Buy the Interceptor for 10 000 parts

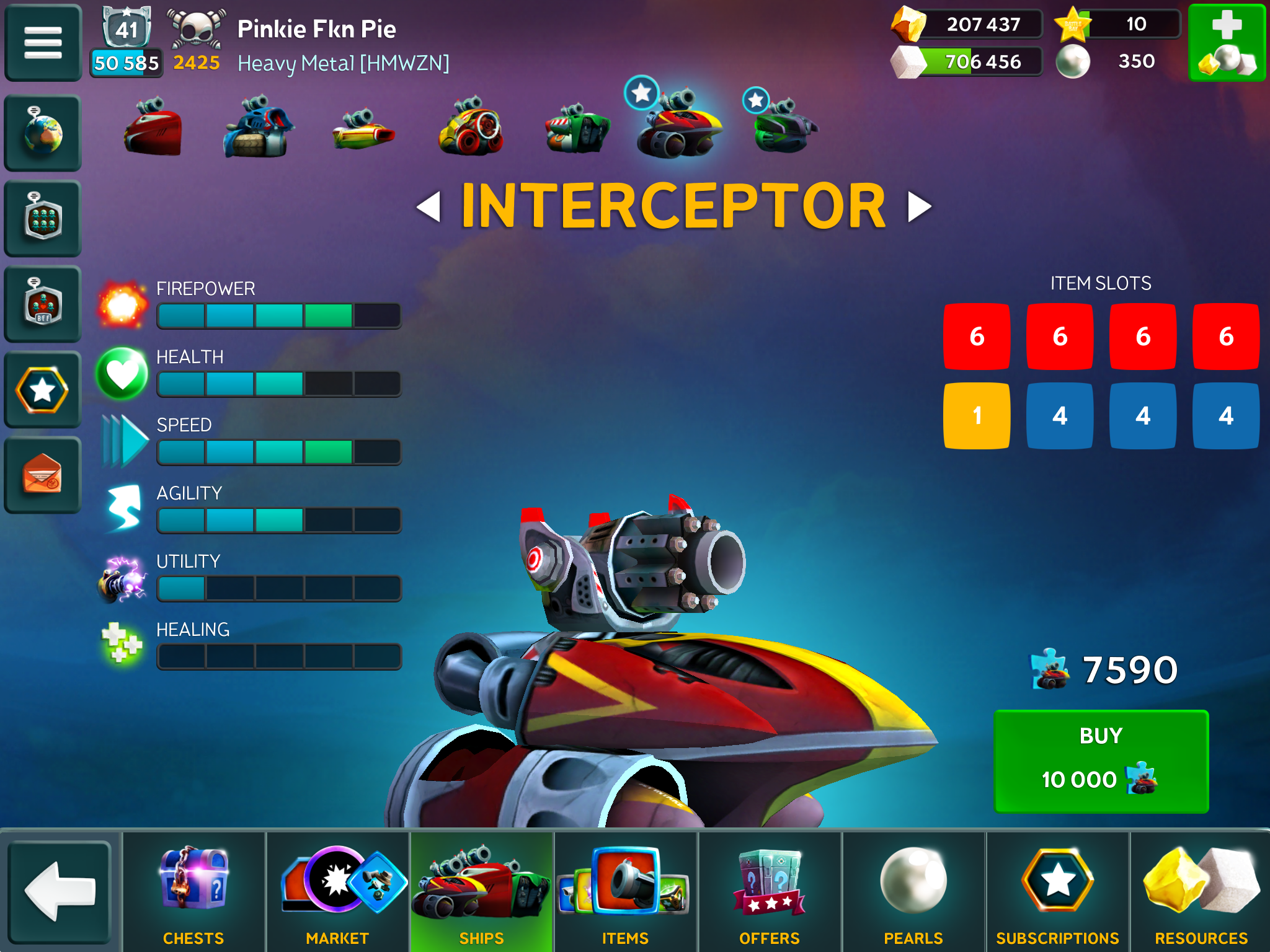[x=1101, y=760]
